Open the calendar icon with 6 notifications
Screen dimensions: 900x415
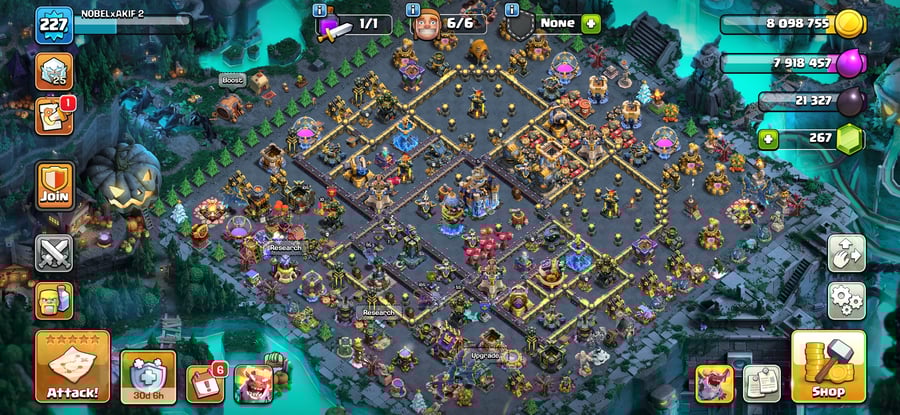pyautogui.click(x=204, y=383)
